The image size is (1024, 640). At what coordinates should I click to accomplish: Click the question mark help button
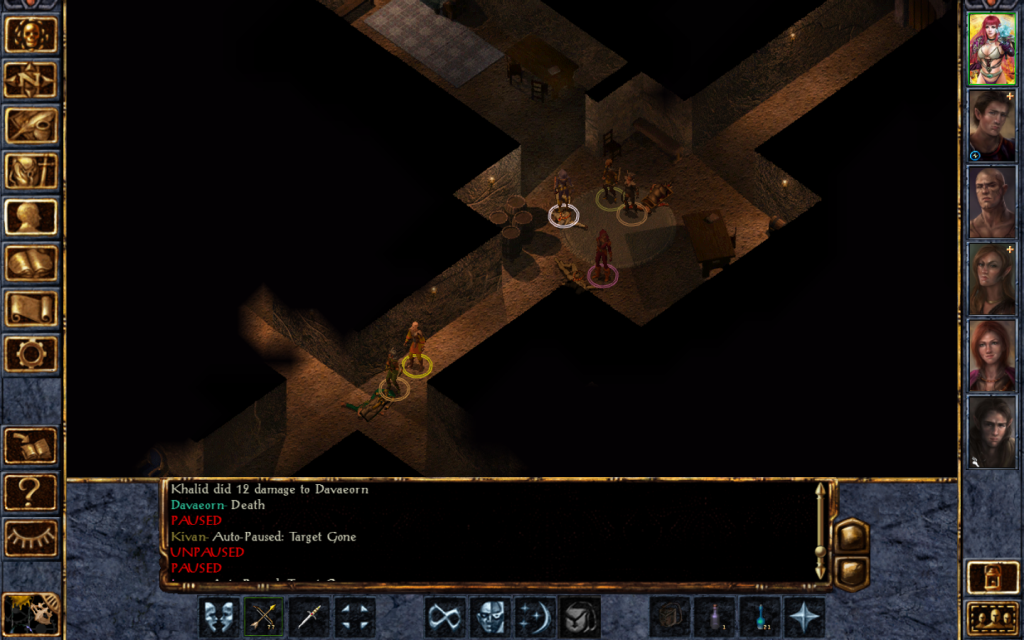30,492
